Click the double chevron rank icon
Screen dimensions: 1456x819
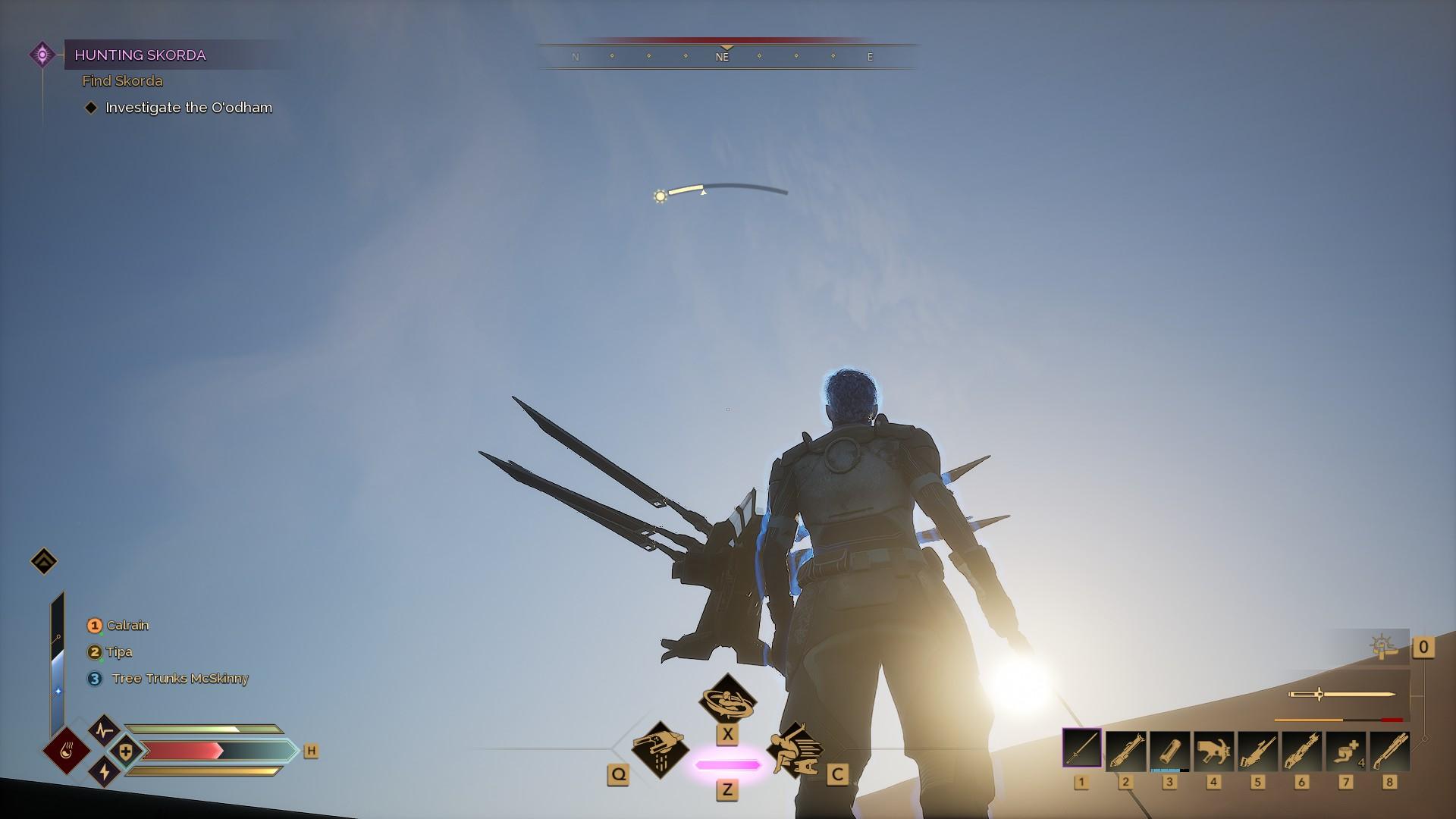coord(44,562)
